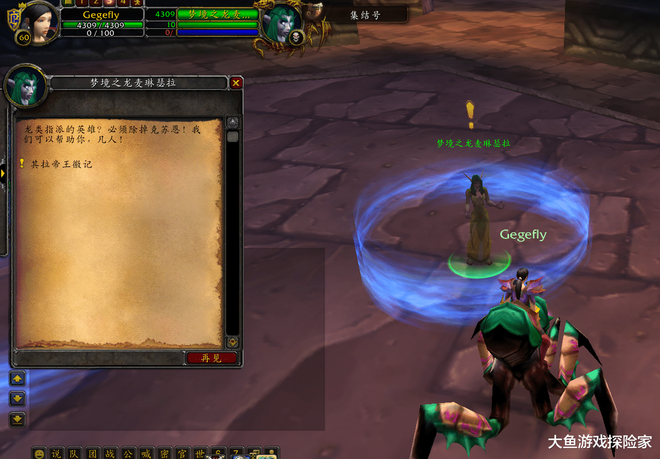Close the NPC gossip dialog window
This screenshot has height=459, width=660.
[x=236, y=83]
